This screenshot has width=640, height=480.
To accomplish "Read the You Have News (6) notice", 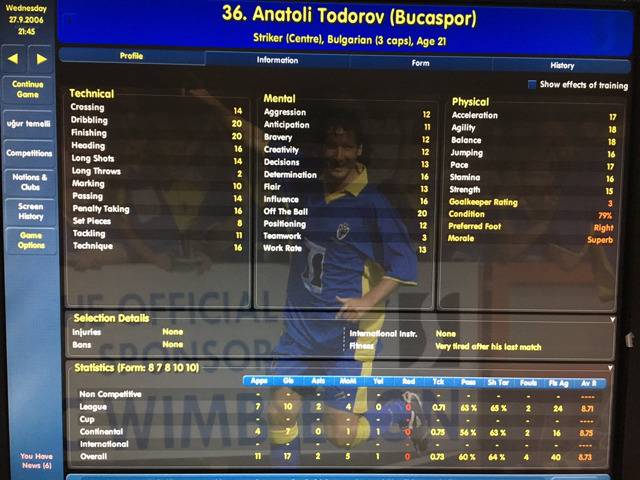I will [28, 461].
